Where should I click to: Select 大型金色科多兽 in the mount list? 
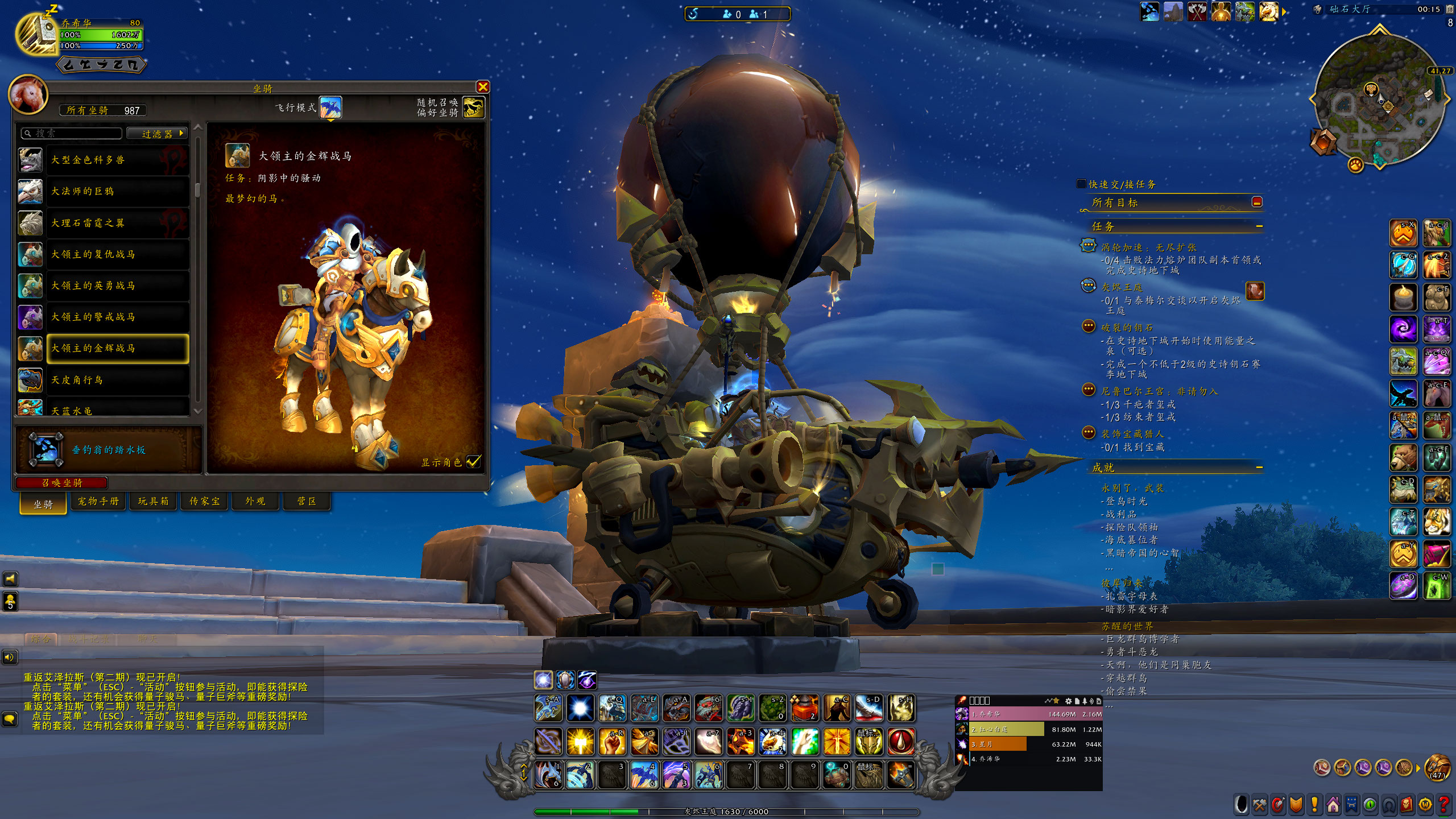pyautogui.click(x=103, y=160)
